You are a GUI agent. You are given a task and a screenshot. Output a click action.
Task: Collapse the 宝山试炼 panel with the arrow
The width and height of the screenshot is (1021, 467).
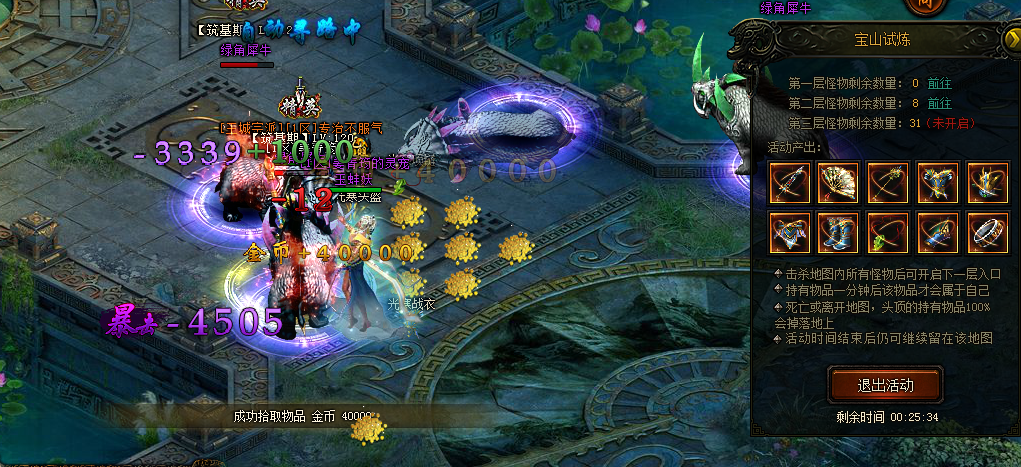coord(1009,39)
